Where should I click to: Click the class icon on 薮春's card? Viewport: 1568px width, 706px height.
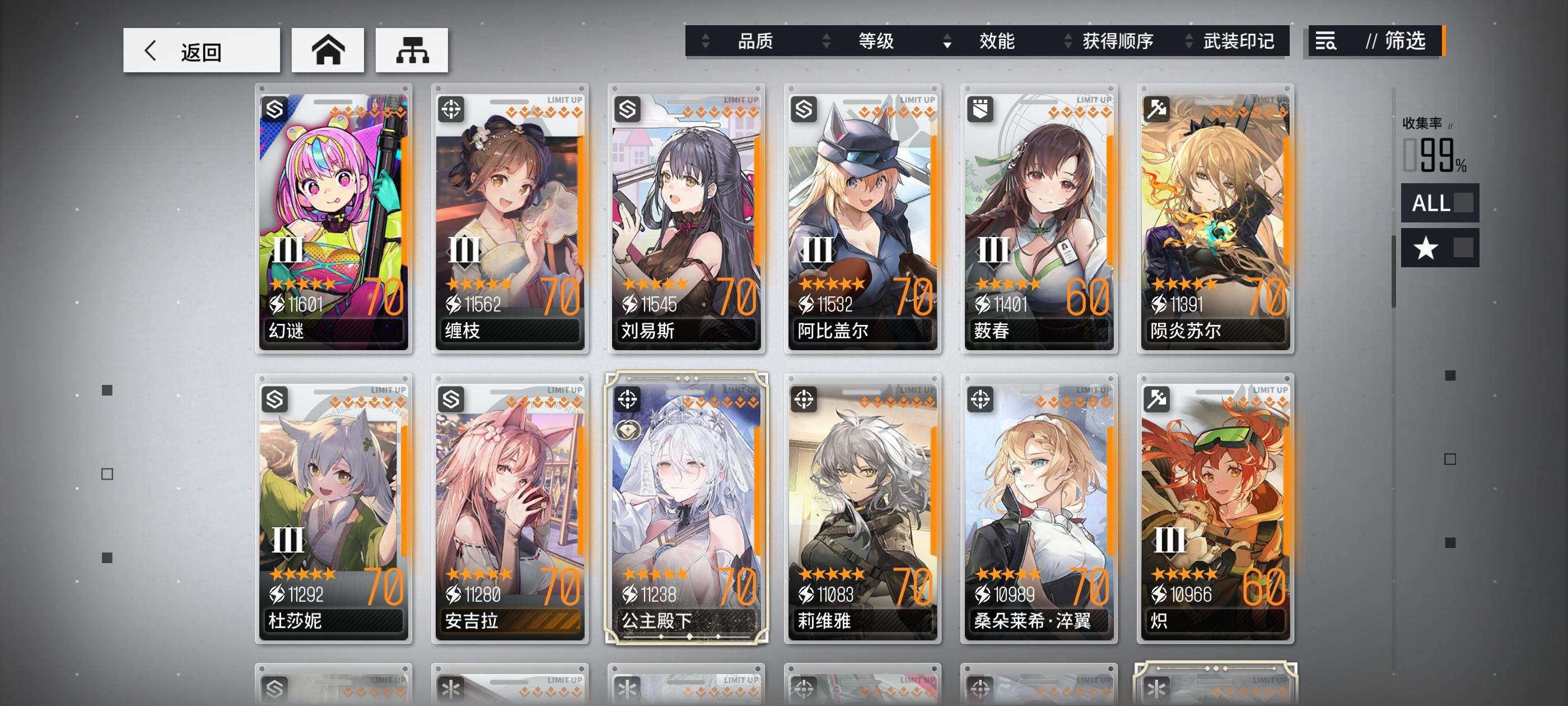tap(979, 109)
